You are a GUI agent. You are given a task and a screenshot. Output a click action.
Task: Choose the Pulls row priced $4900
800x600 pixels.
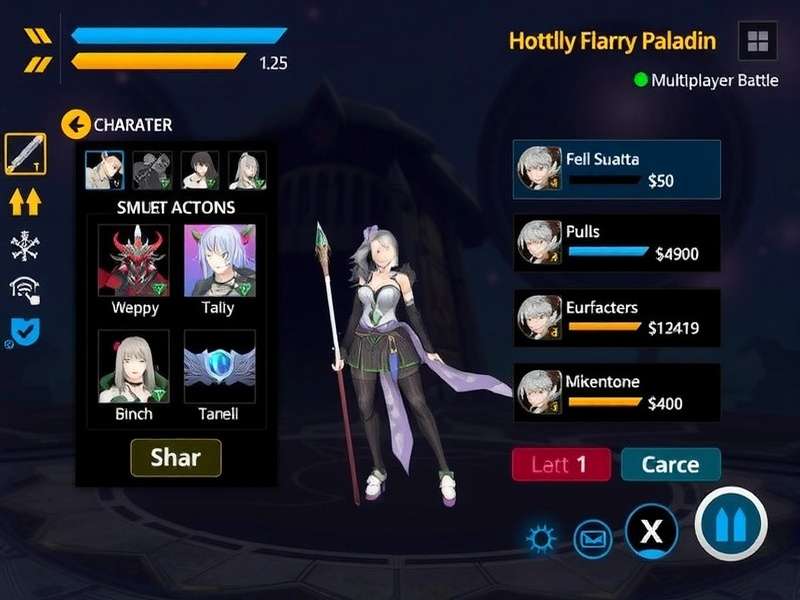tap(616, 242)
